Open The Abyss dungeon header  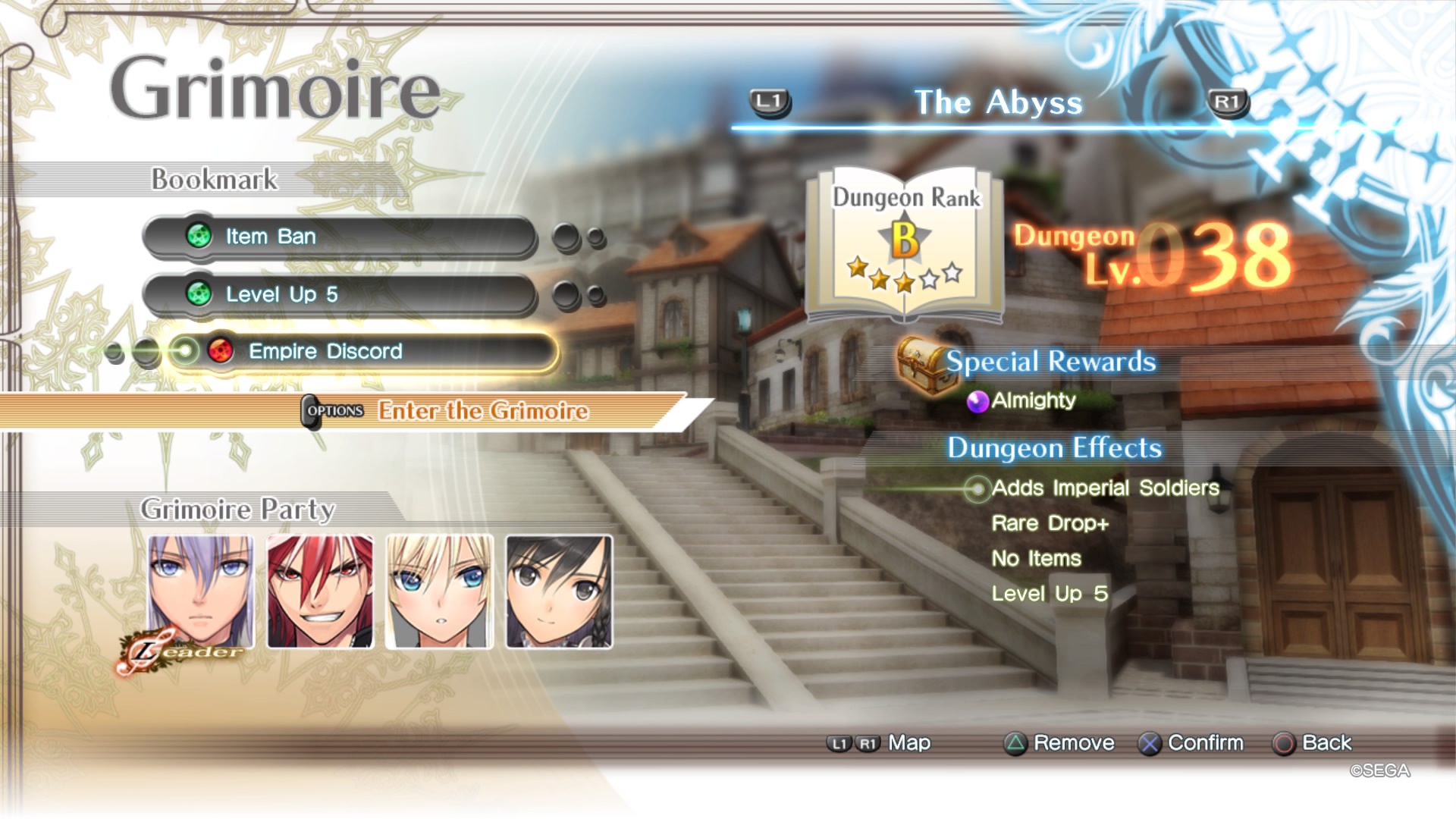click(x=998, y=103)
